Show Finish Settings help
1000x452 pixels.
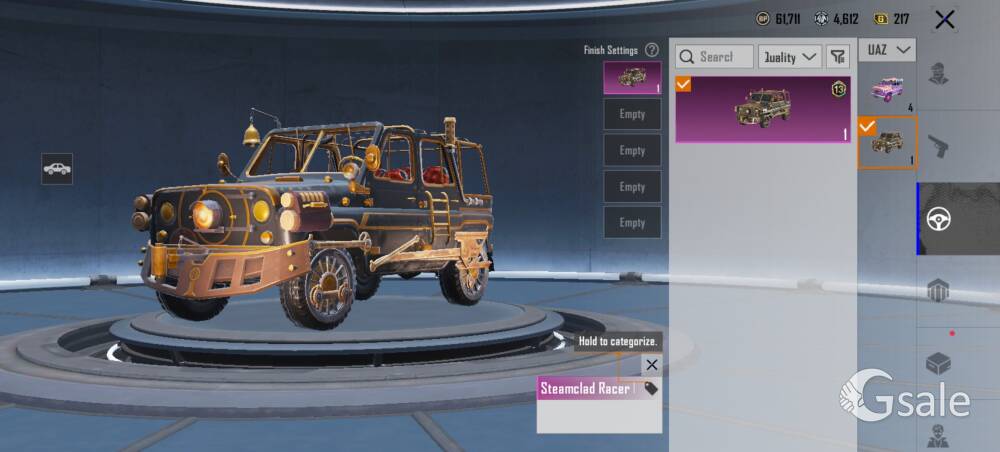point(652,50)
